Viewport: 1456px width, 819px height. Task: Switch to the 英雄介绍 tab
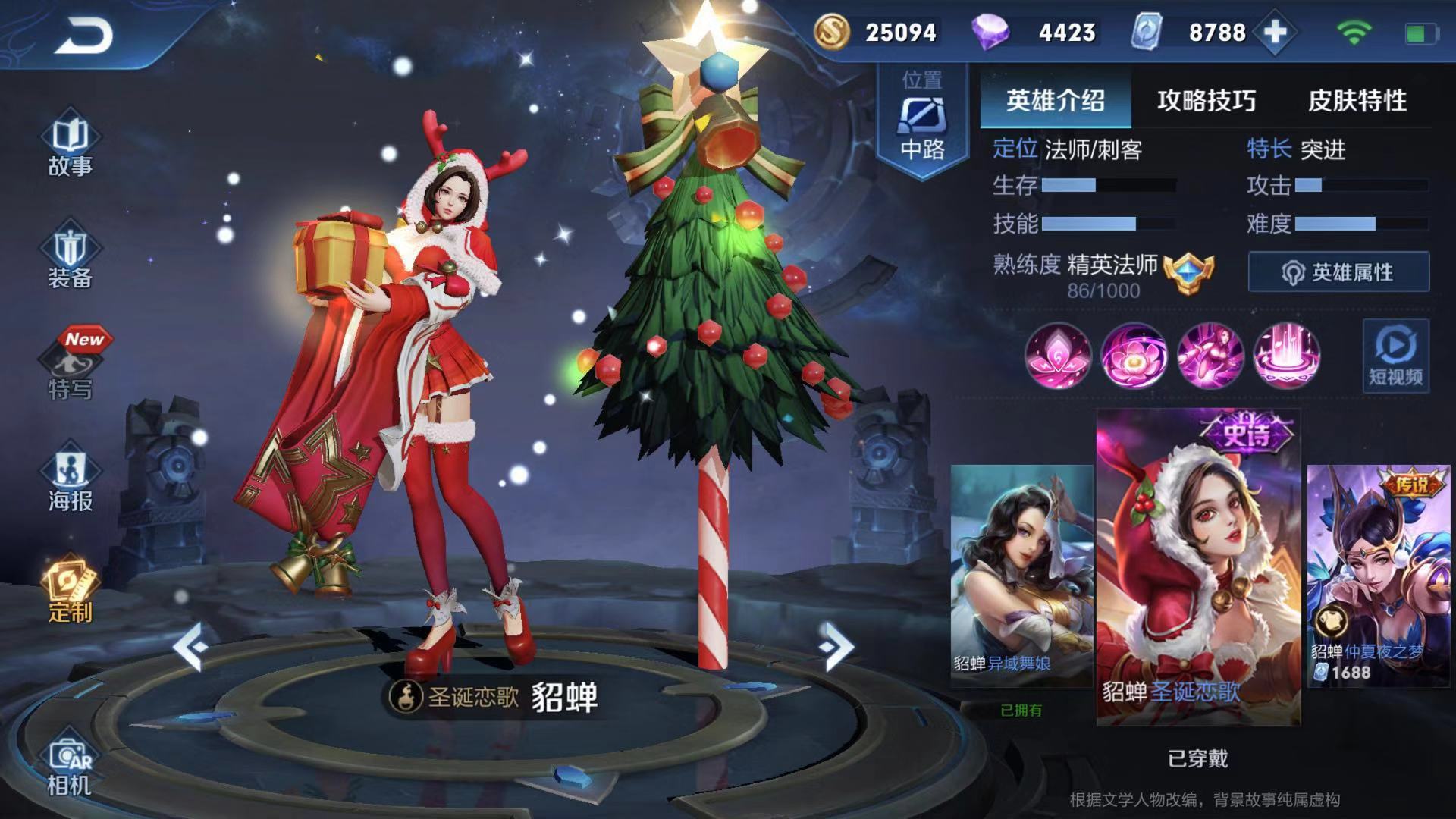pos(1055,100)
